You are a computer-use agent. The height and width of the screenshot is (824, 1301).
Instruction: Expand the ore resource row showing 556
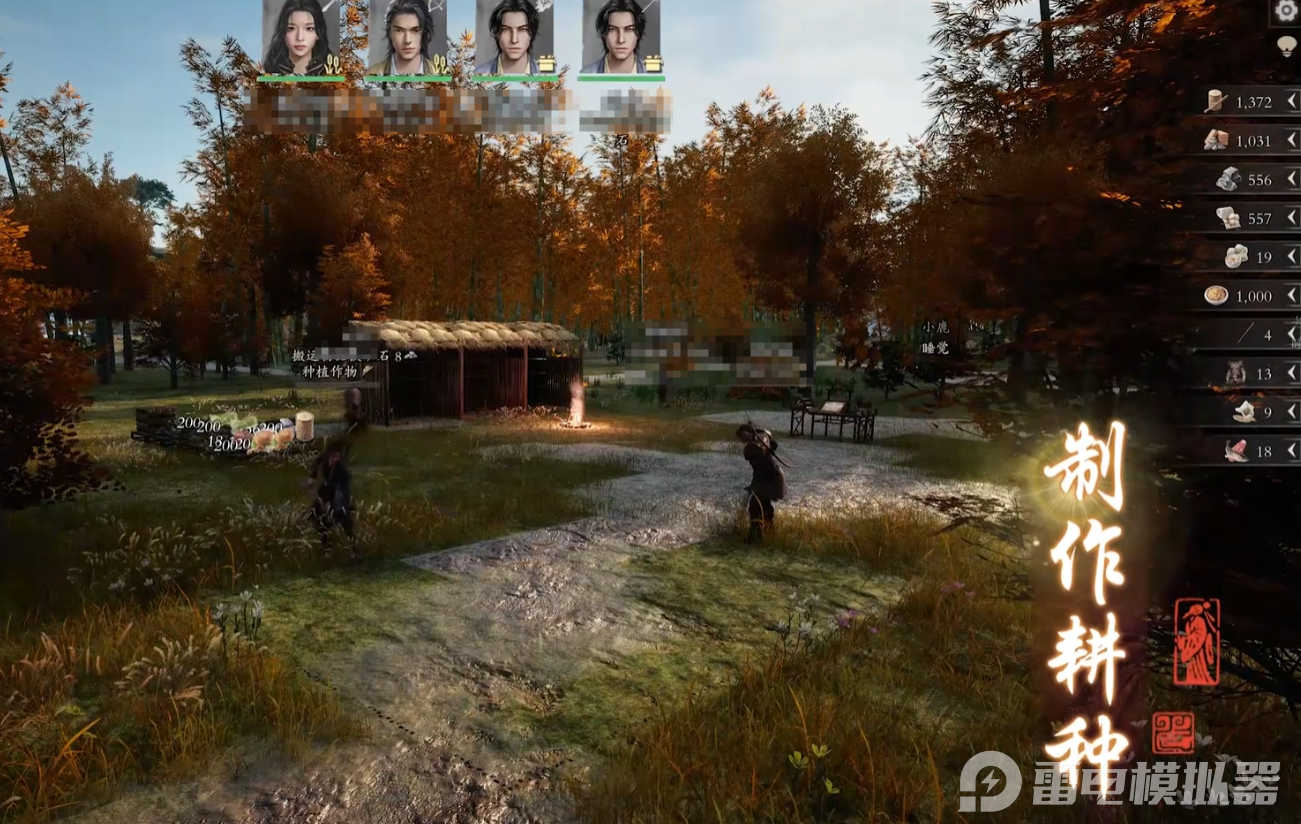[1291, 179]
